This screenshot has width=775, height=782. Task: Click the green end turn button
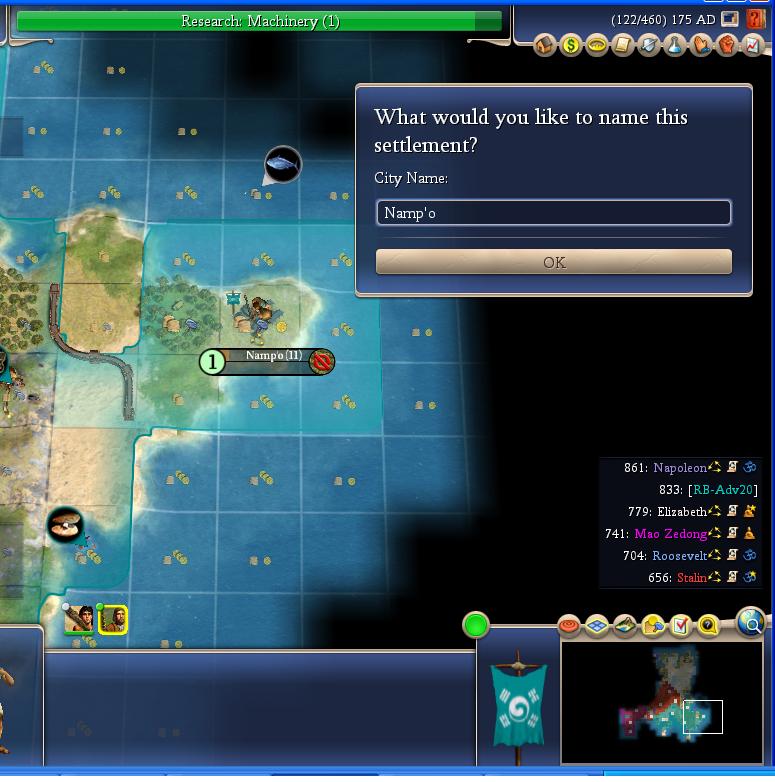[476, 626]
